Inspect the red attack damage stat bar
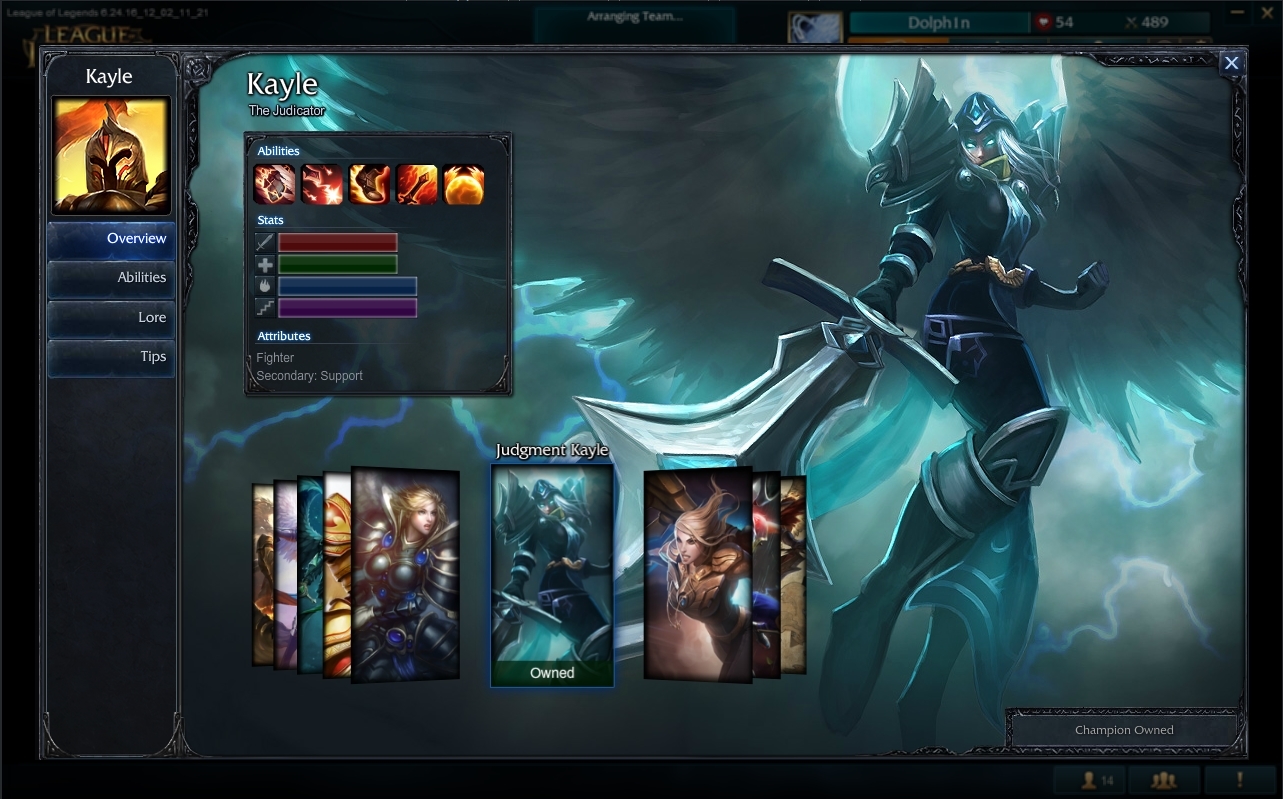 pyautogui.click(x=338, y=242)
